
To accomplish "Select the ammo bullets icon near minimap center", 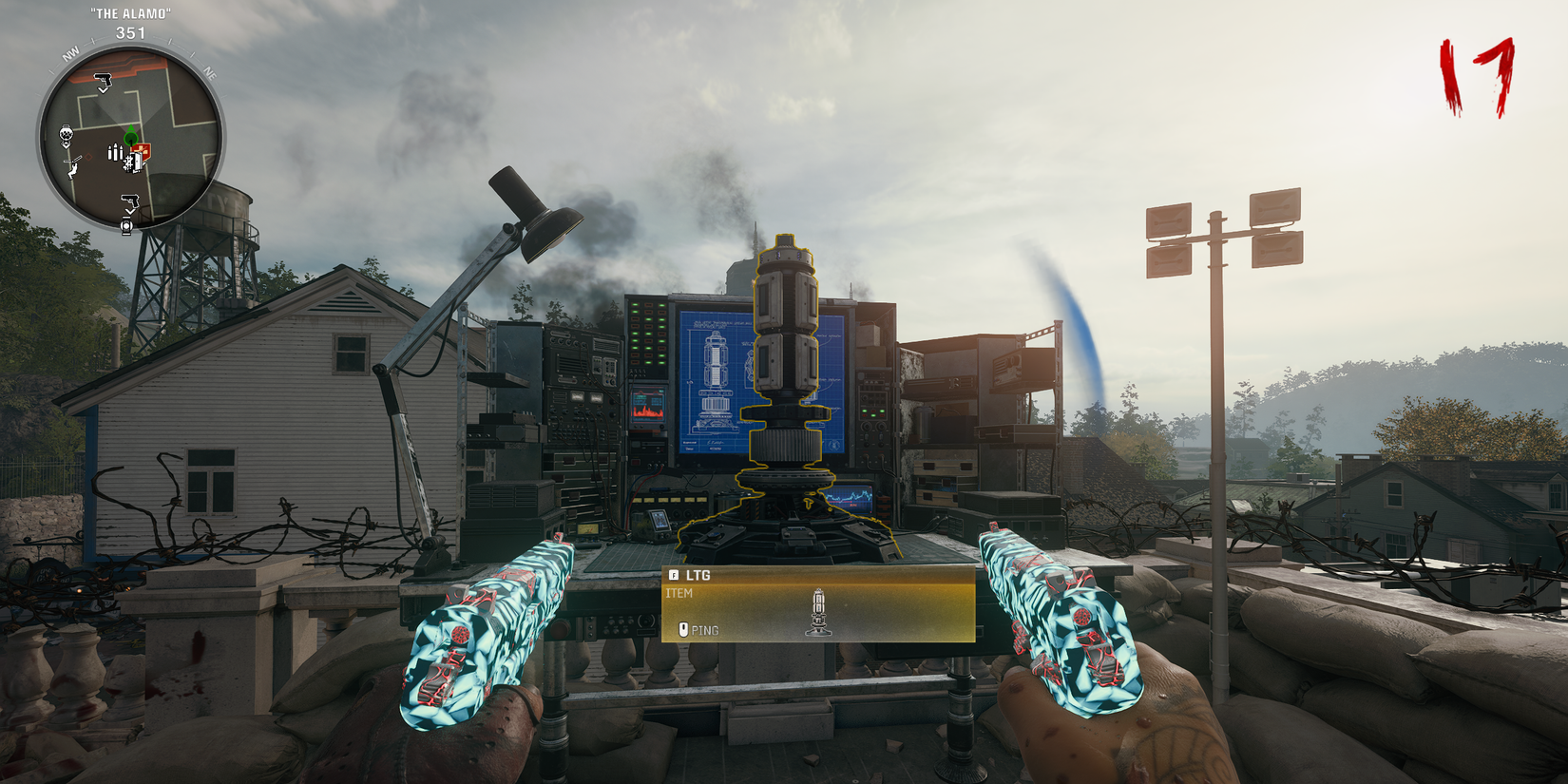I will point(113,153).
